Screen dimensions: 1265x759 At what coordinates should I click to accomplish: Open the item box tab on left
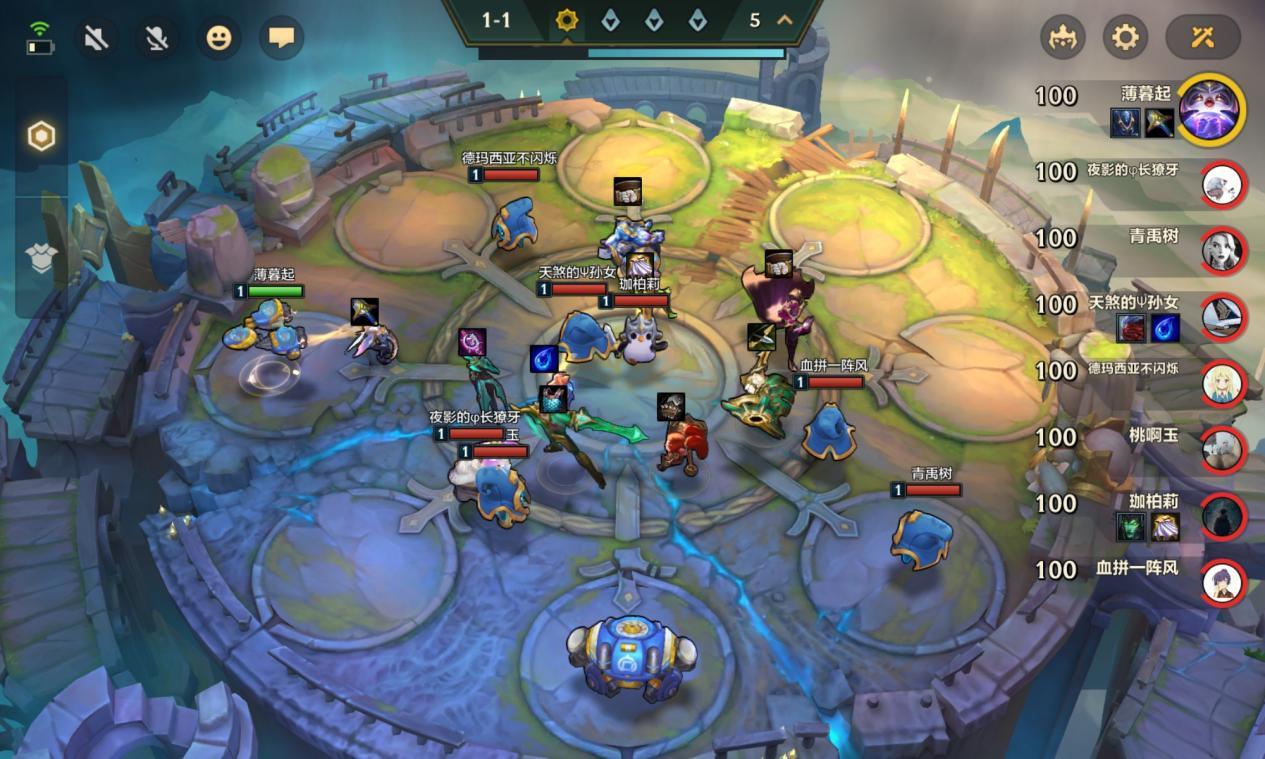[x=41, y=257]
